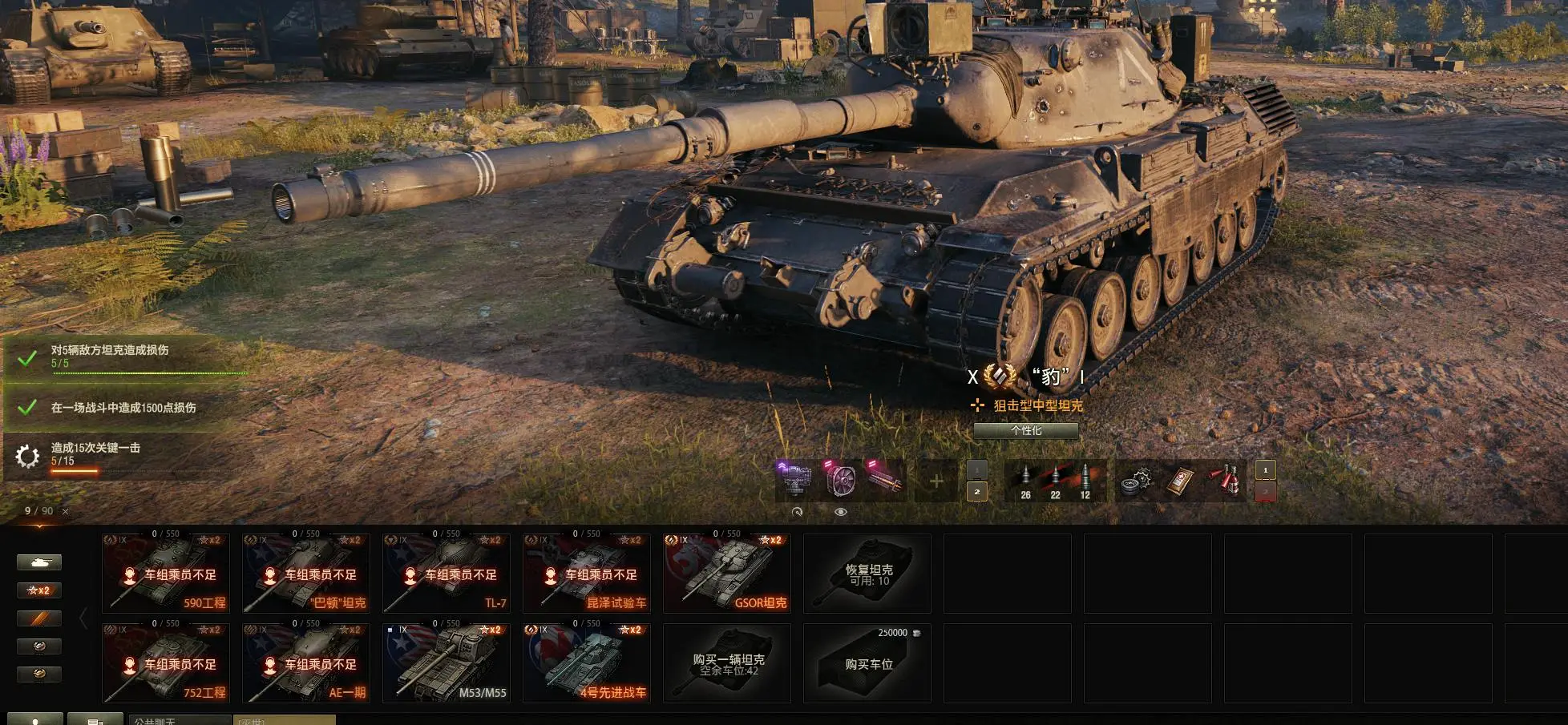
Task: Choose the 752工程 tank tile
Action: (166, 663)
